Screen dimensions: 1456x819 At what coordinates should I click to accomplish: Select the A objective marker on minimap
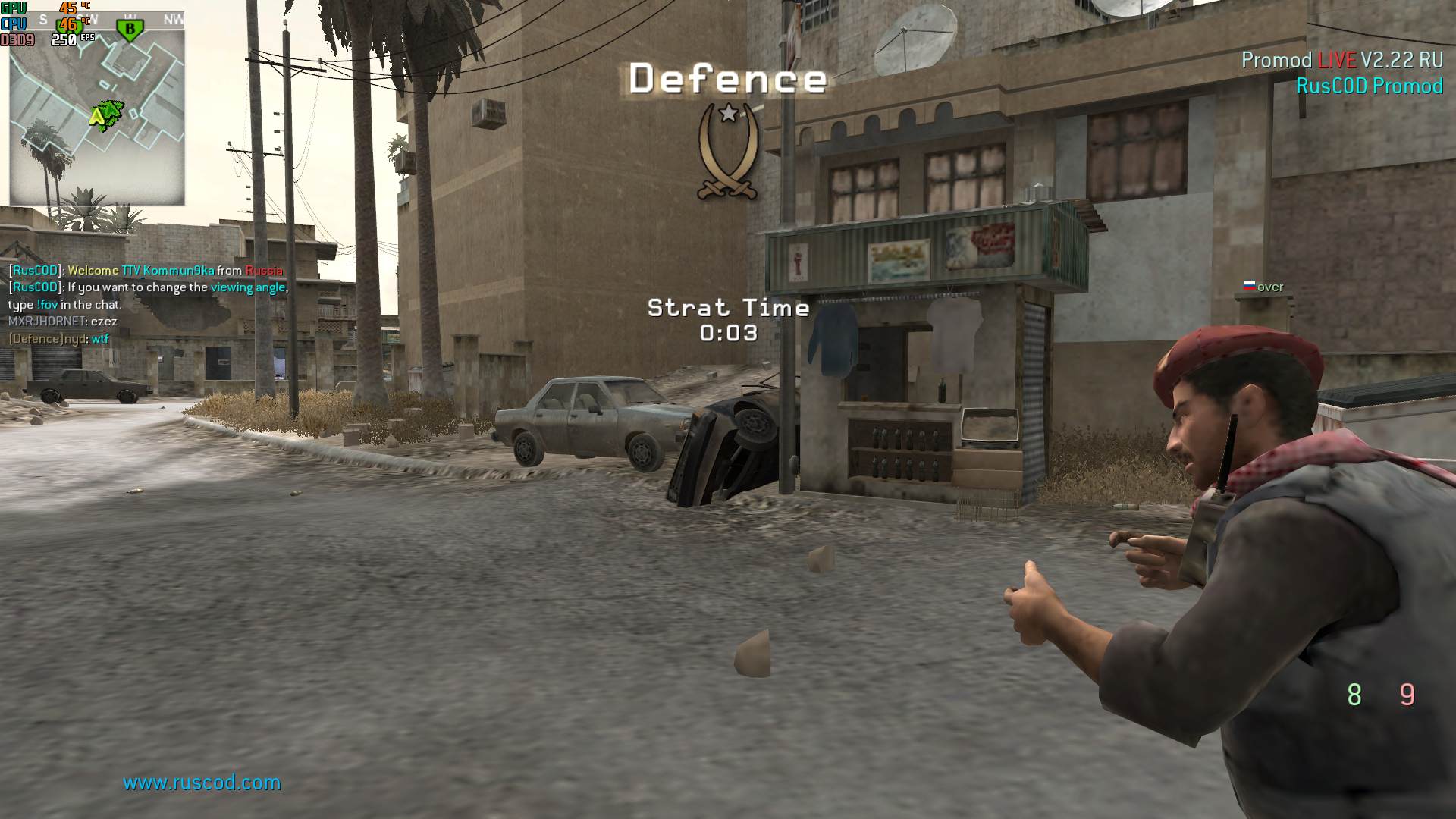97,116
